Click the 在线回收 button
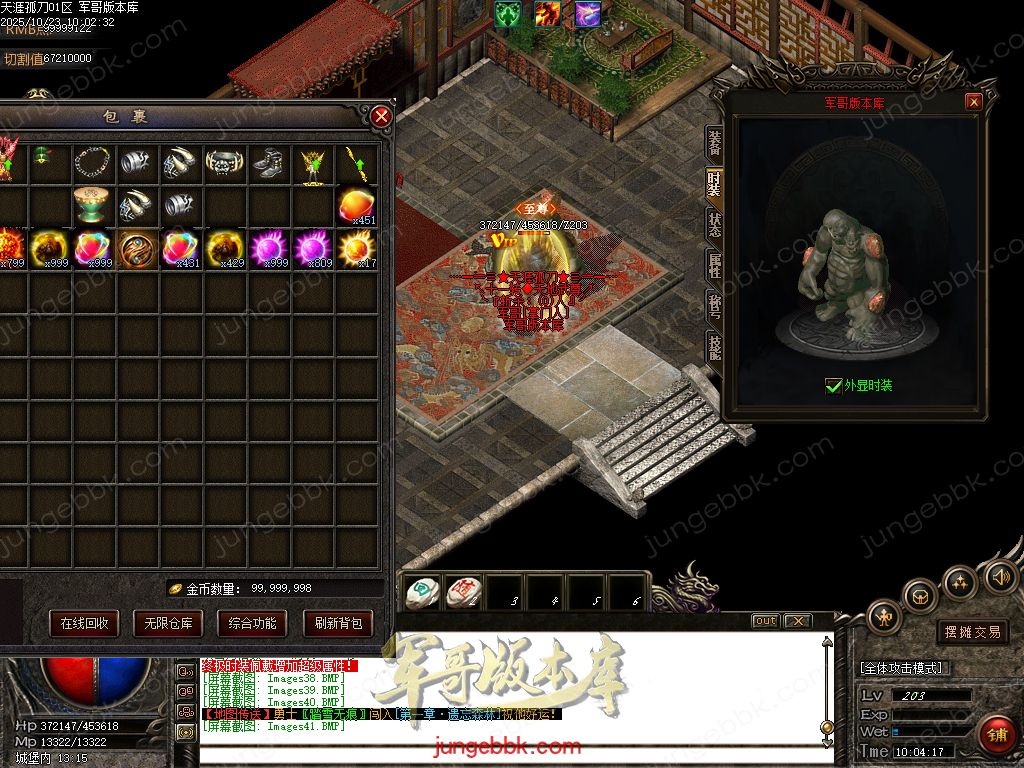Viewport: 1024px width, 768px height. click(x=84, y=623)
